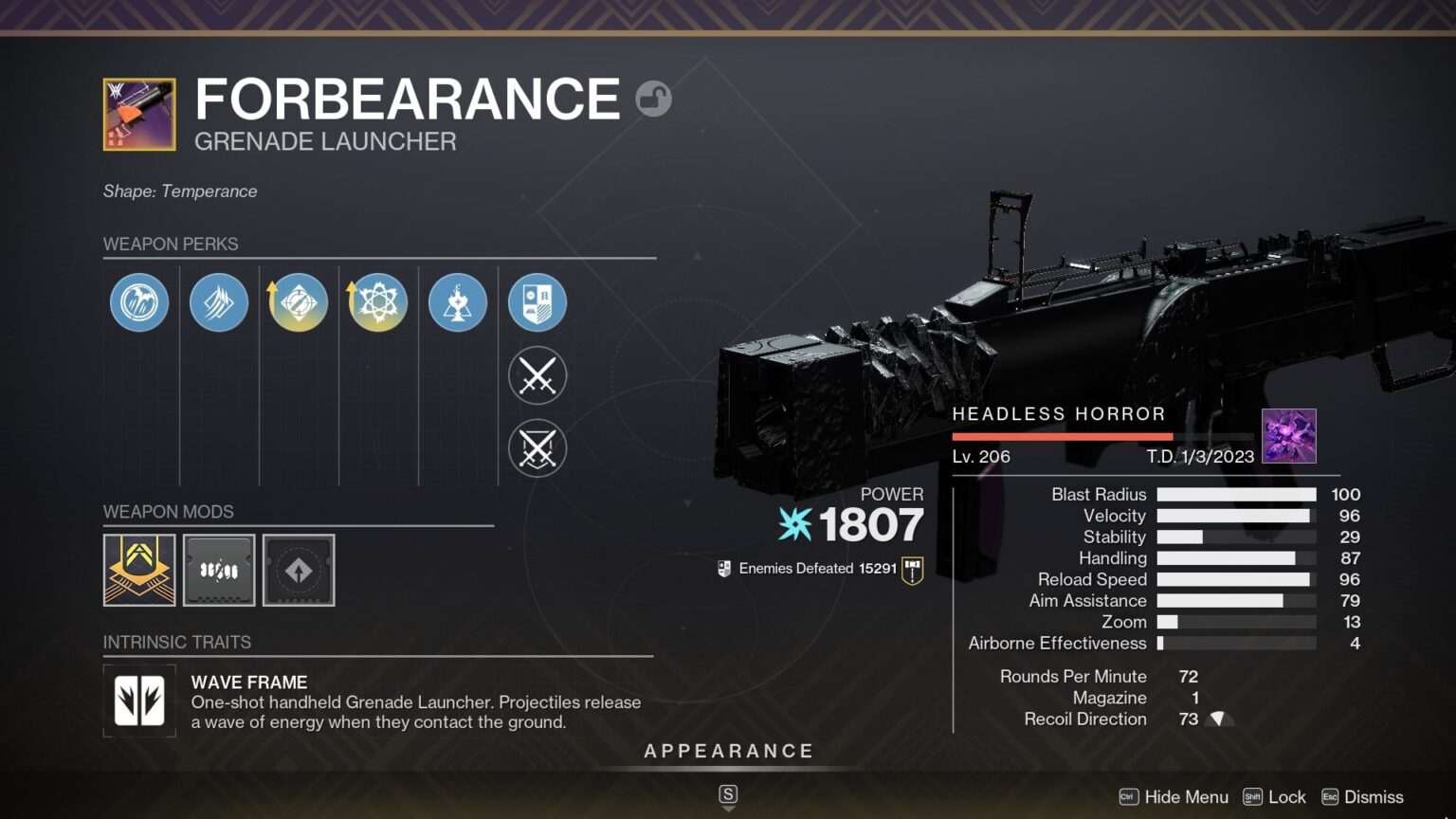
Task: Select the enhanced Ambitious Assassin perk
Action: click(x=298, y=301)
